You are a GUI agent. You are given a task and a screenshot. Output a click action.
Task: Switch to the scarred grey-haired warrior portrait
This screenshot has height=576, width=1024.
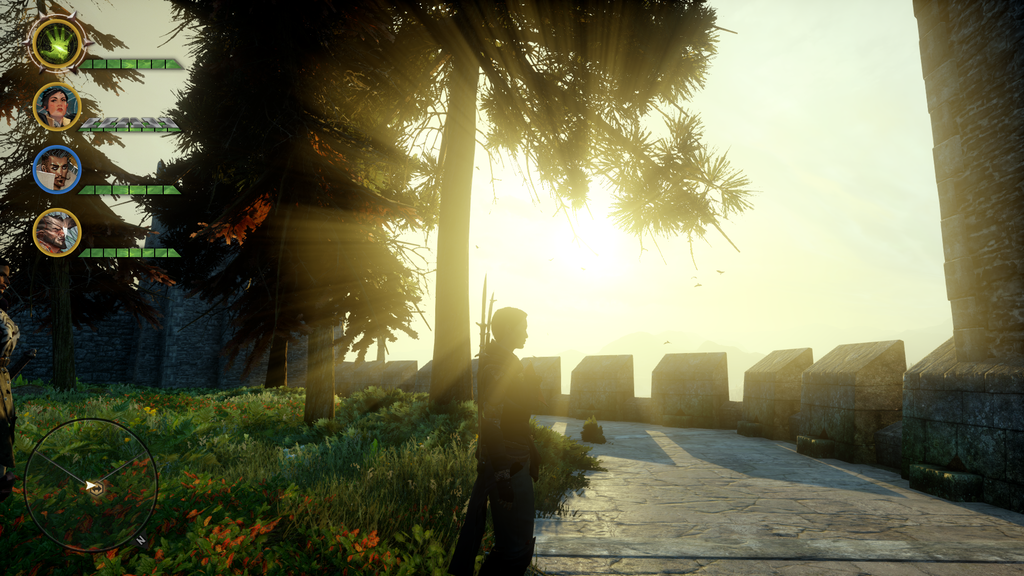pyautogui.click(x=57, y=232)
